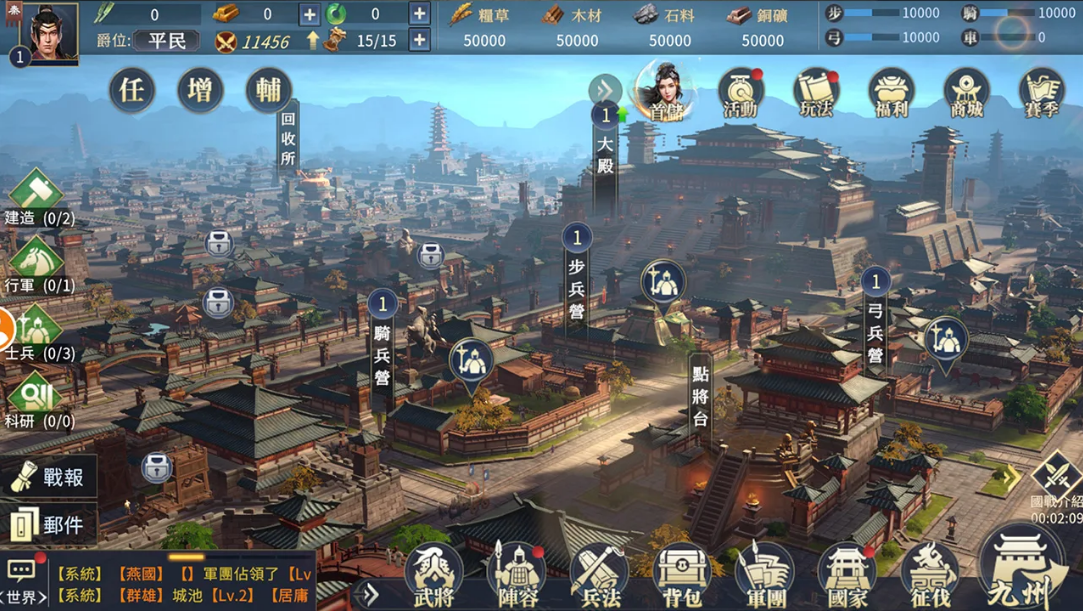Open the 郵件 mailbox
The image size is (1083, 611).
point(50,524)
